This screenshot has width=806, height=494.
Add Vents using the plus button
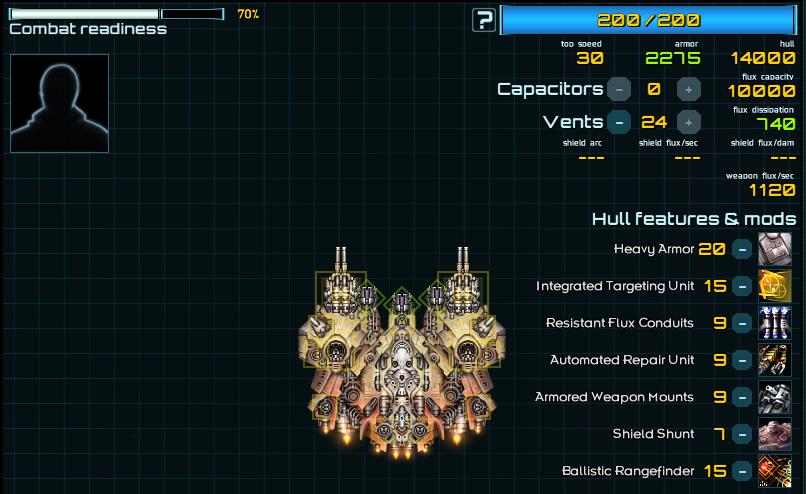tap(688, 122)
